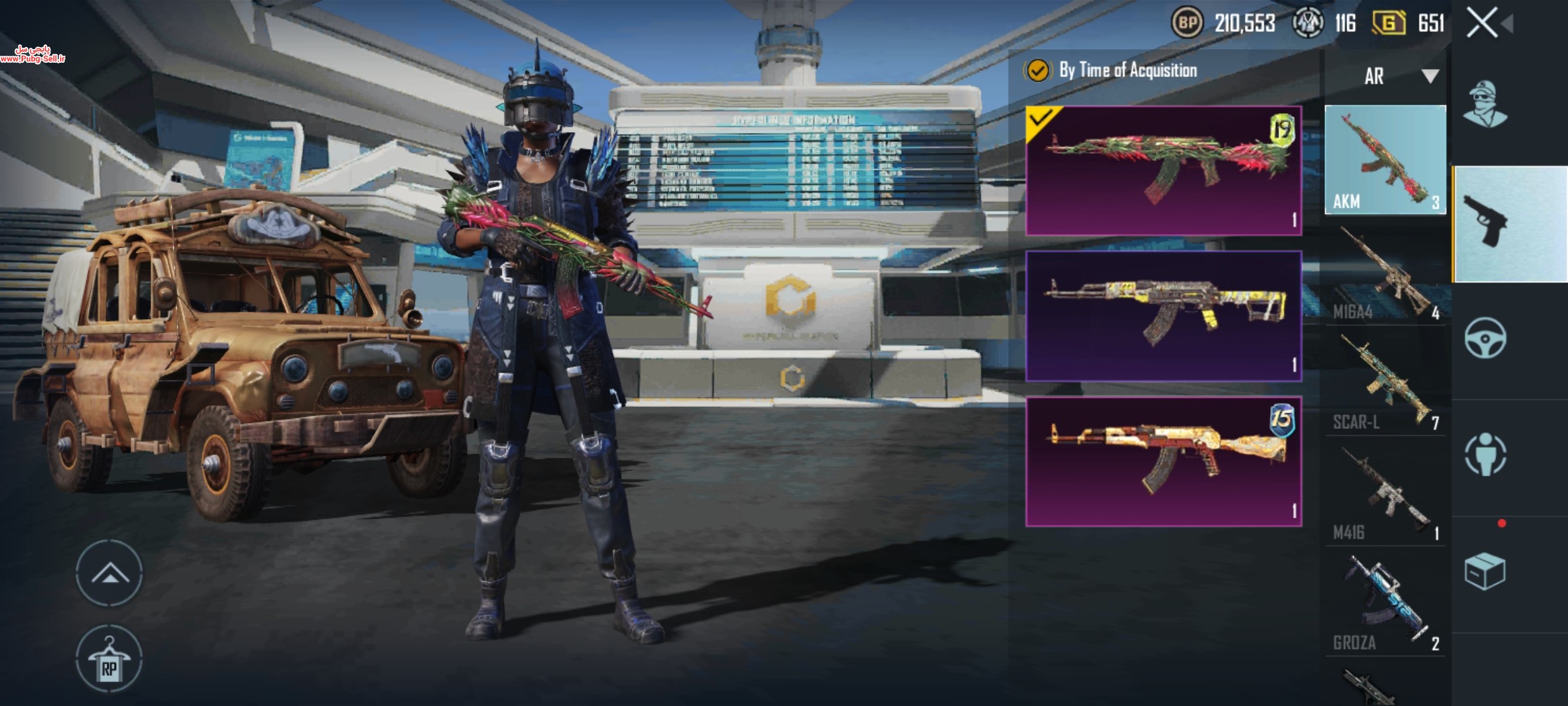Open the AR weapon type dropdown
Image resolution: width=1568 pixels, height=706 pixels.
click(1399, 76)
